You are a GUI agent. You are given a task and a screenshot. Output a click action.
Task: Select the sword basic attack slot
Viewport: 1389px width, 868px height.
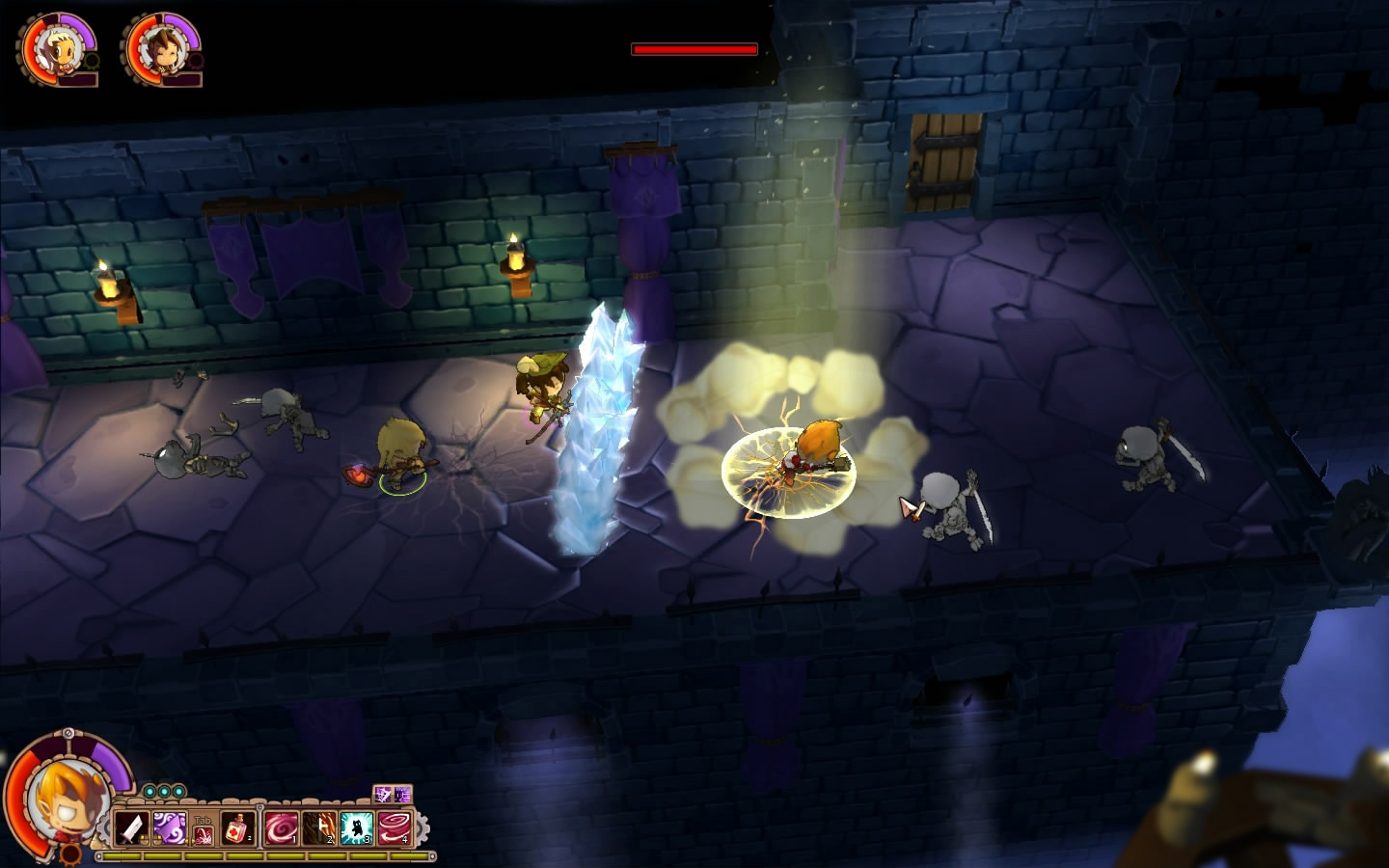[130, 828]
